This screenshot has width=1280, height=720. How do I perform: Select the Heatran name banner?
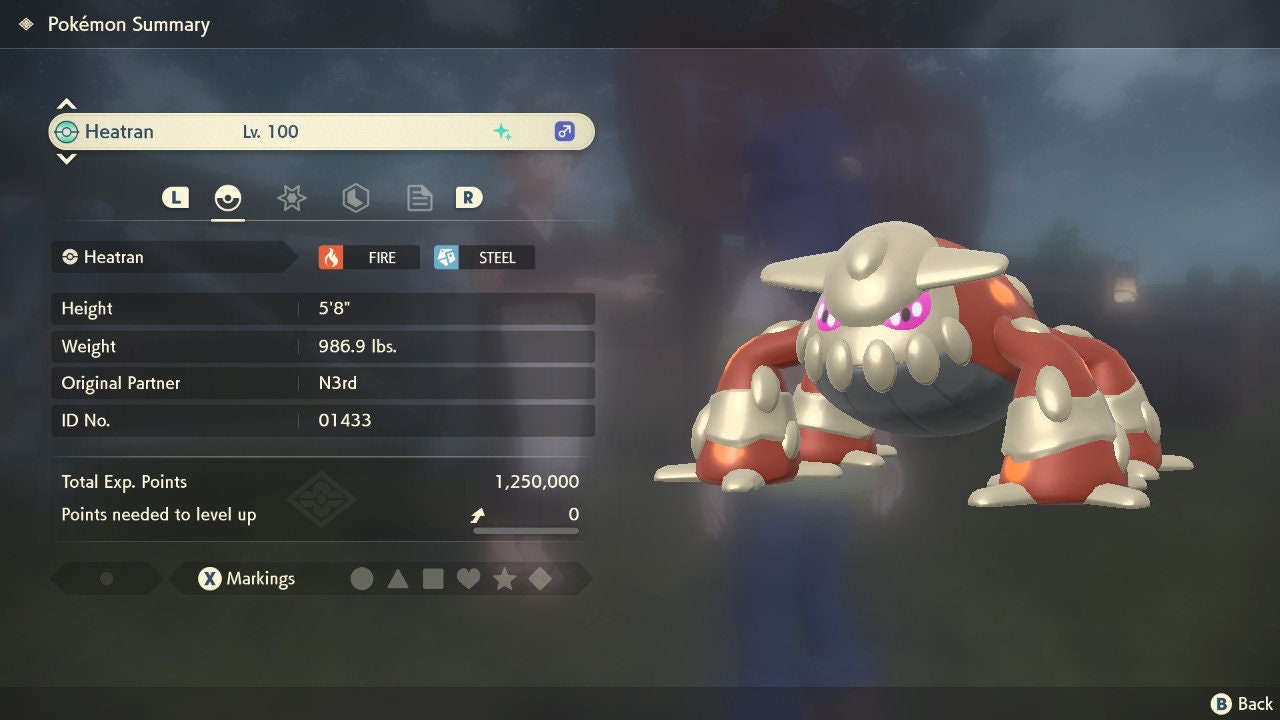coord(320,132)
